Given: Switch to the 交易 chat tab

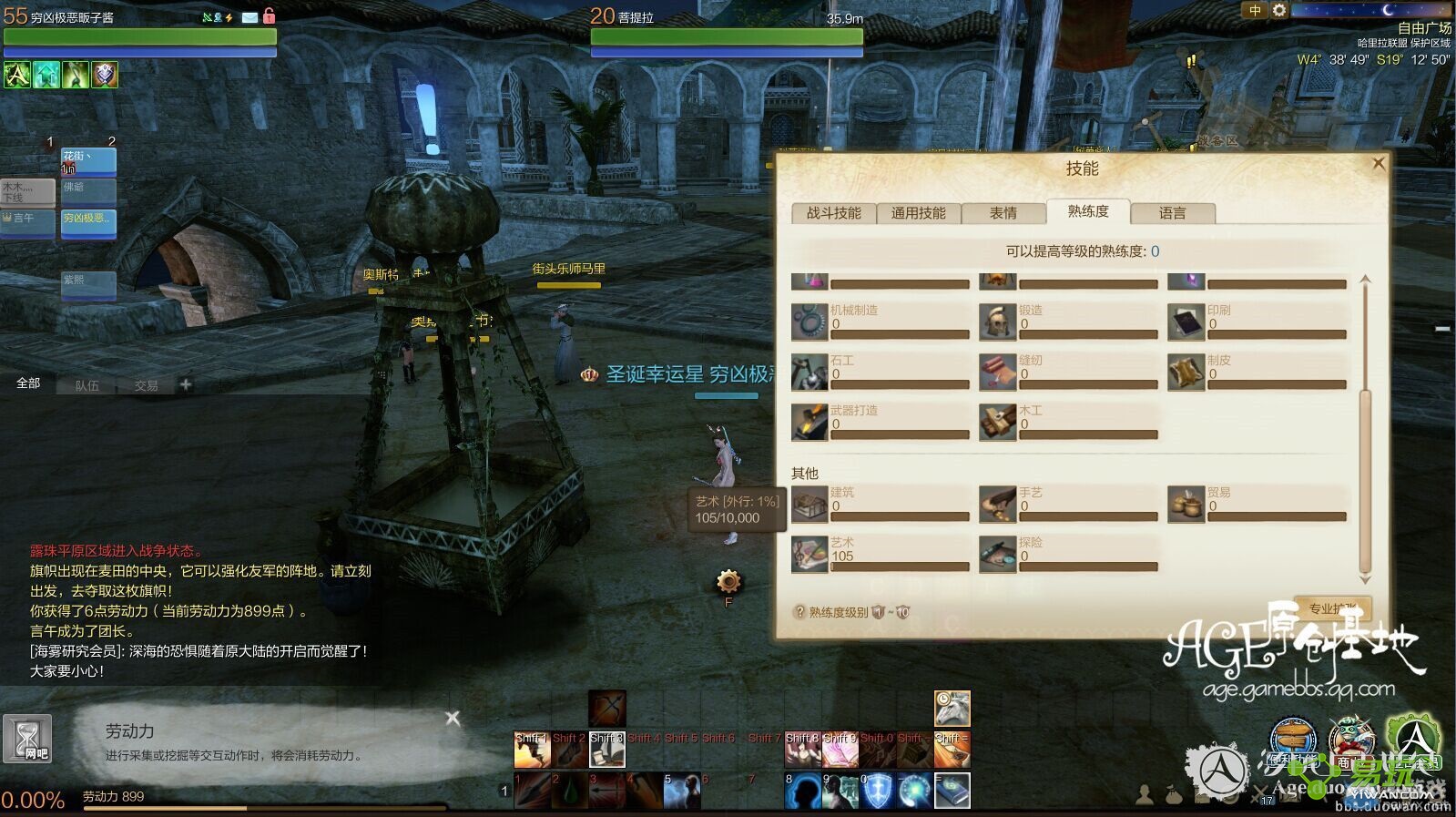Looking at the screenshot, I should tap(146, 385).
